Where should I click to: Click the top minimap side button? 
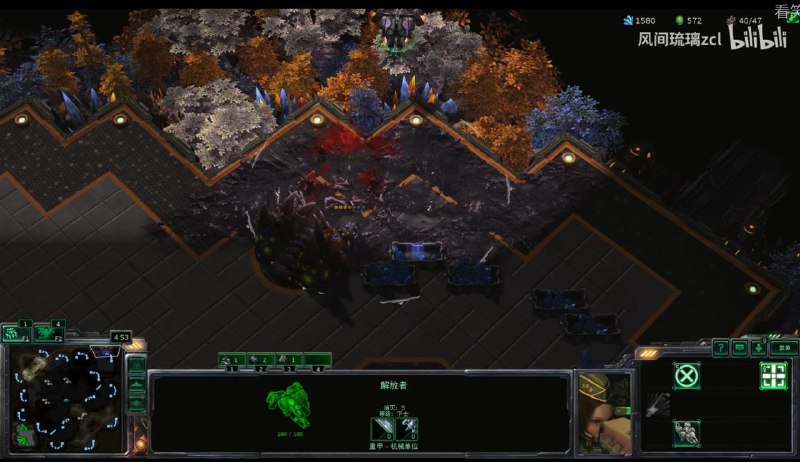click(137, 366)
